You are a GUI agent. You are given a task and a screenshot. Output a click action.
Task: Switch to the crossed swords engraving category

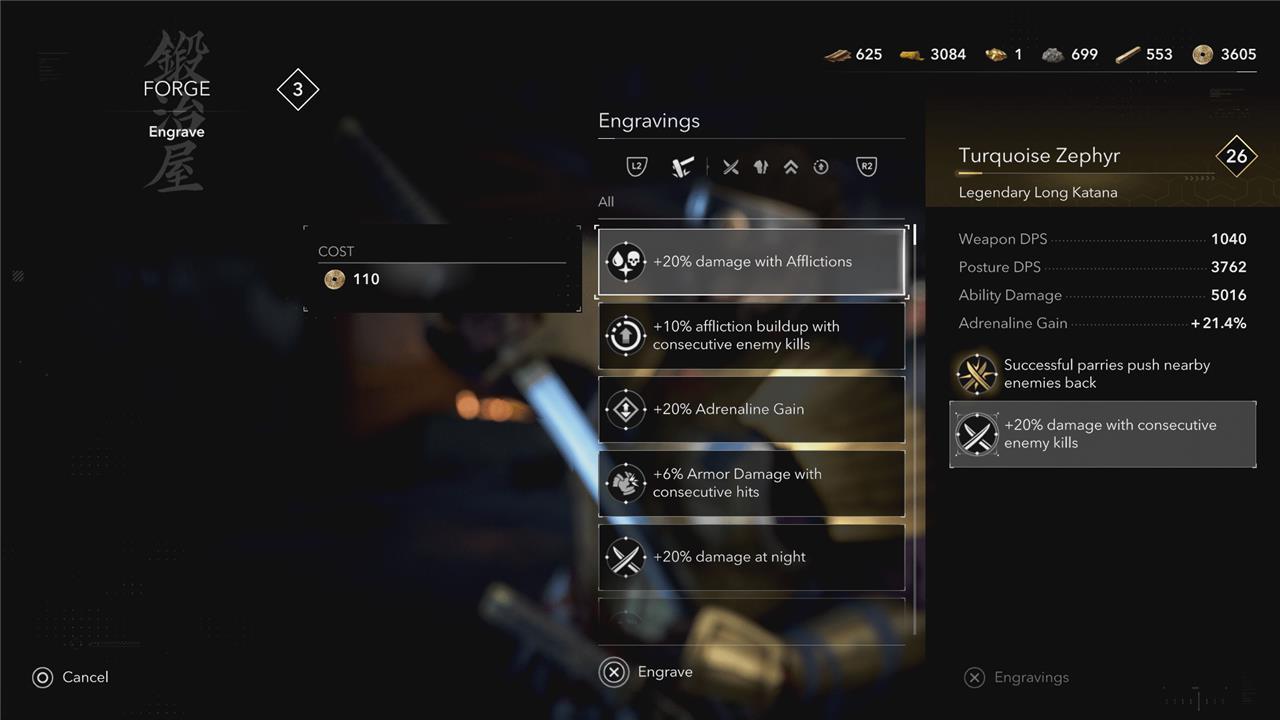tap(731, 167)
